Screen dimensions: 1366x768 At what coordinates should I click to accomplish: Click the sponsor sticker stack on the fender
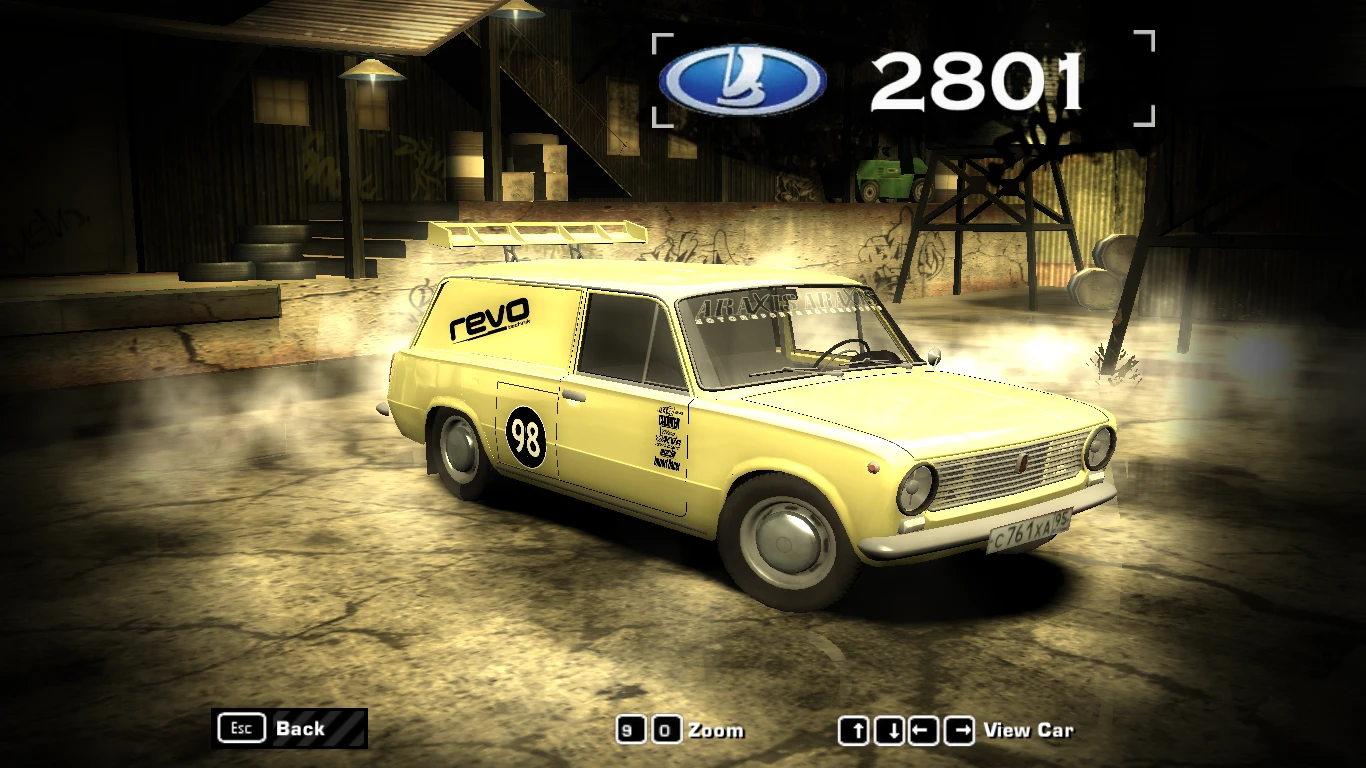click(670, 438)
